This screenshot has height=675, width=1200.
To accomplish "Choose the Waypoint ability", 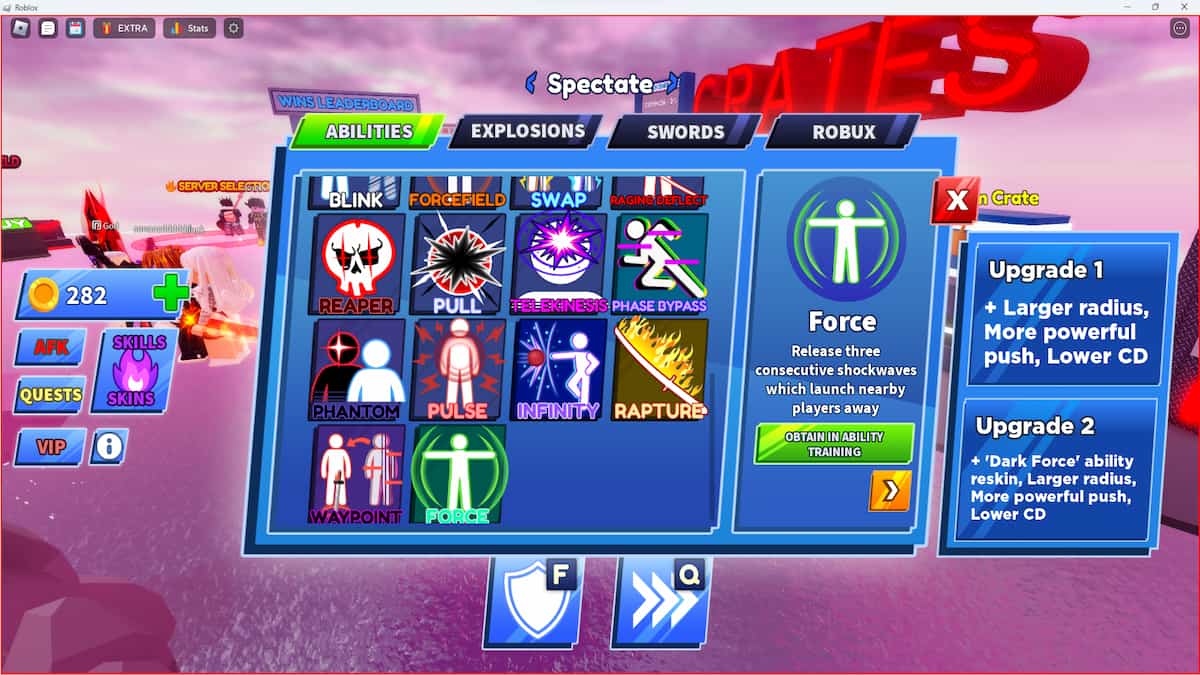I will point(358,474).
